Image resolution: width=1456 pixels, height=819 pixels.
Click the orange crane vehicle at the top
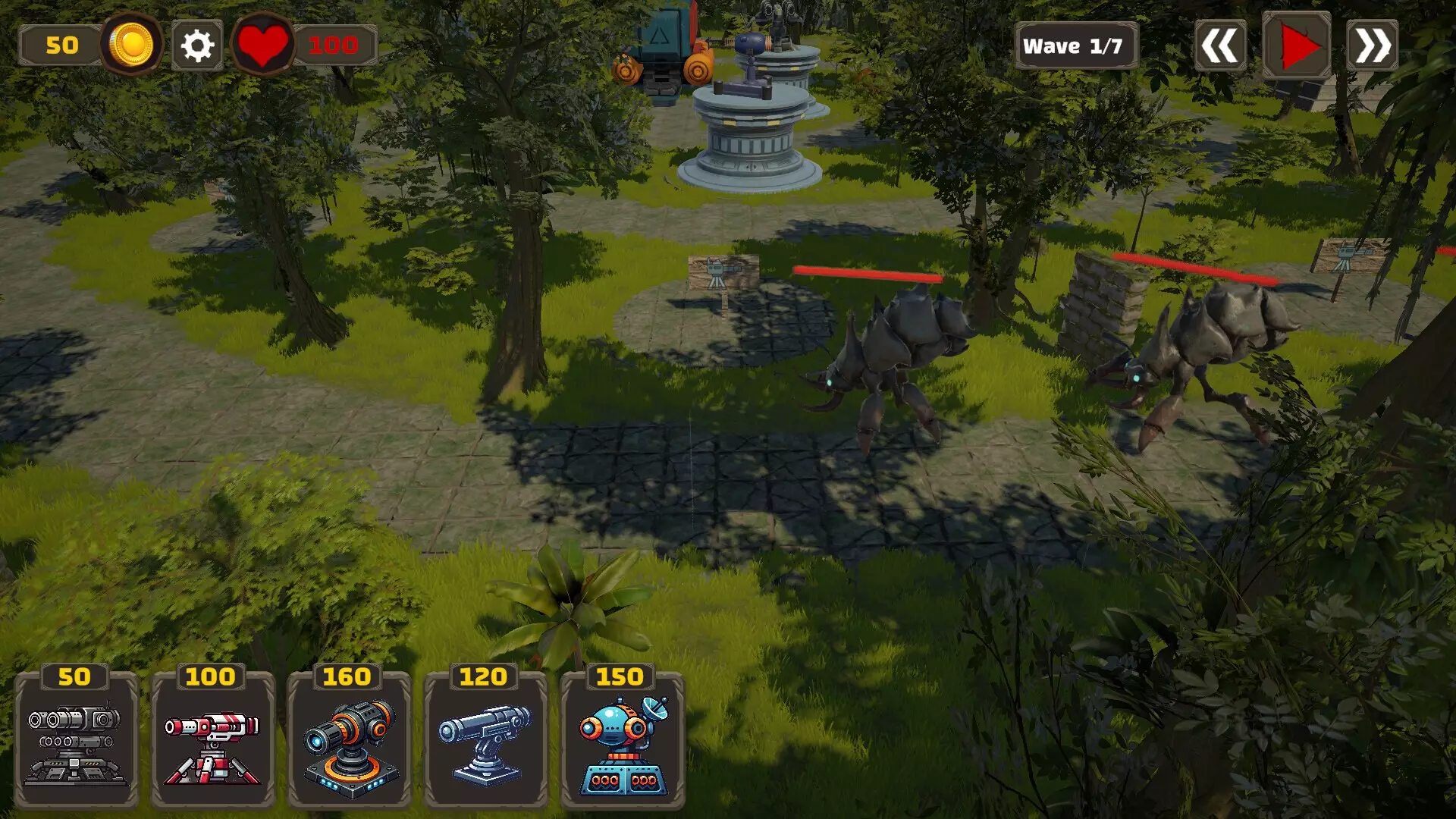pos(664,45)
